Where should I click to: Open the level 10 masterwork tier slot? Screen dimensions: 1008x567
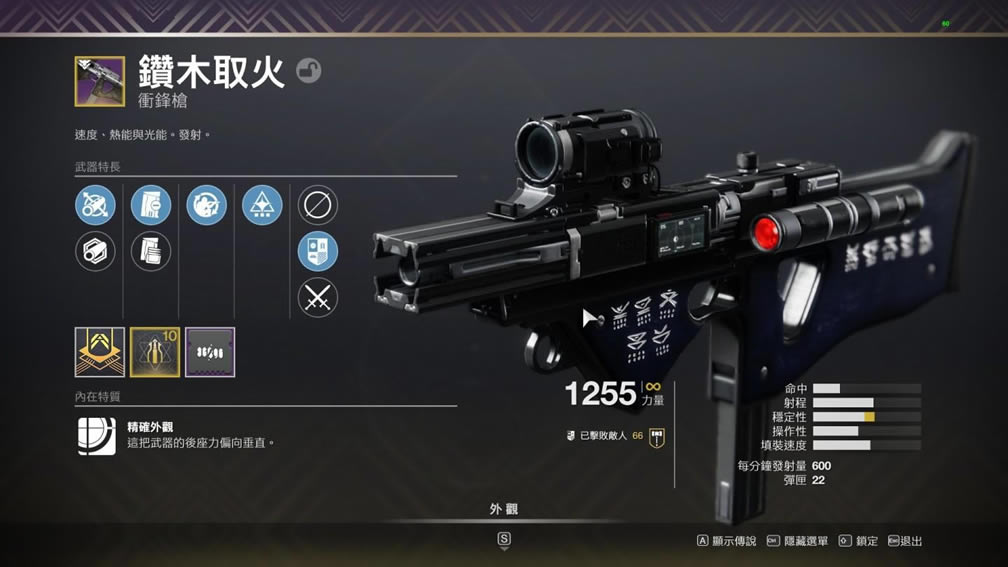coord(155,352)
